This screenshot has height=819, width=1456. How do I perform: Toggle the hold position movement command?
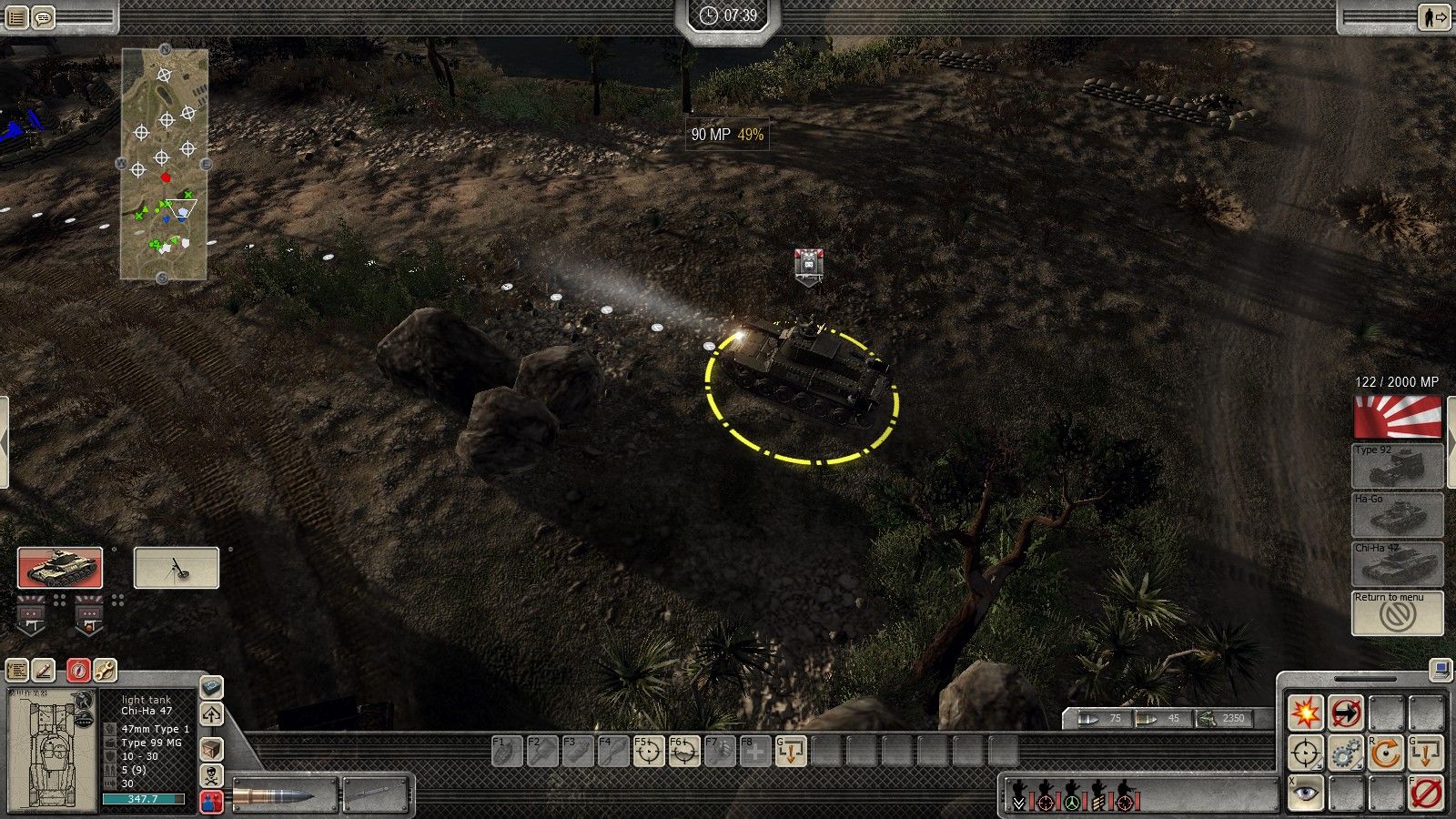1345,713
